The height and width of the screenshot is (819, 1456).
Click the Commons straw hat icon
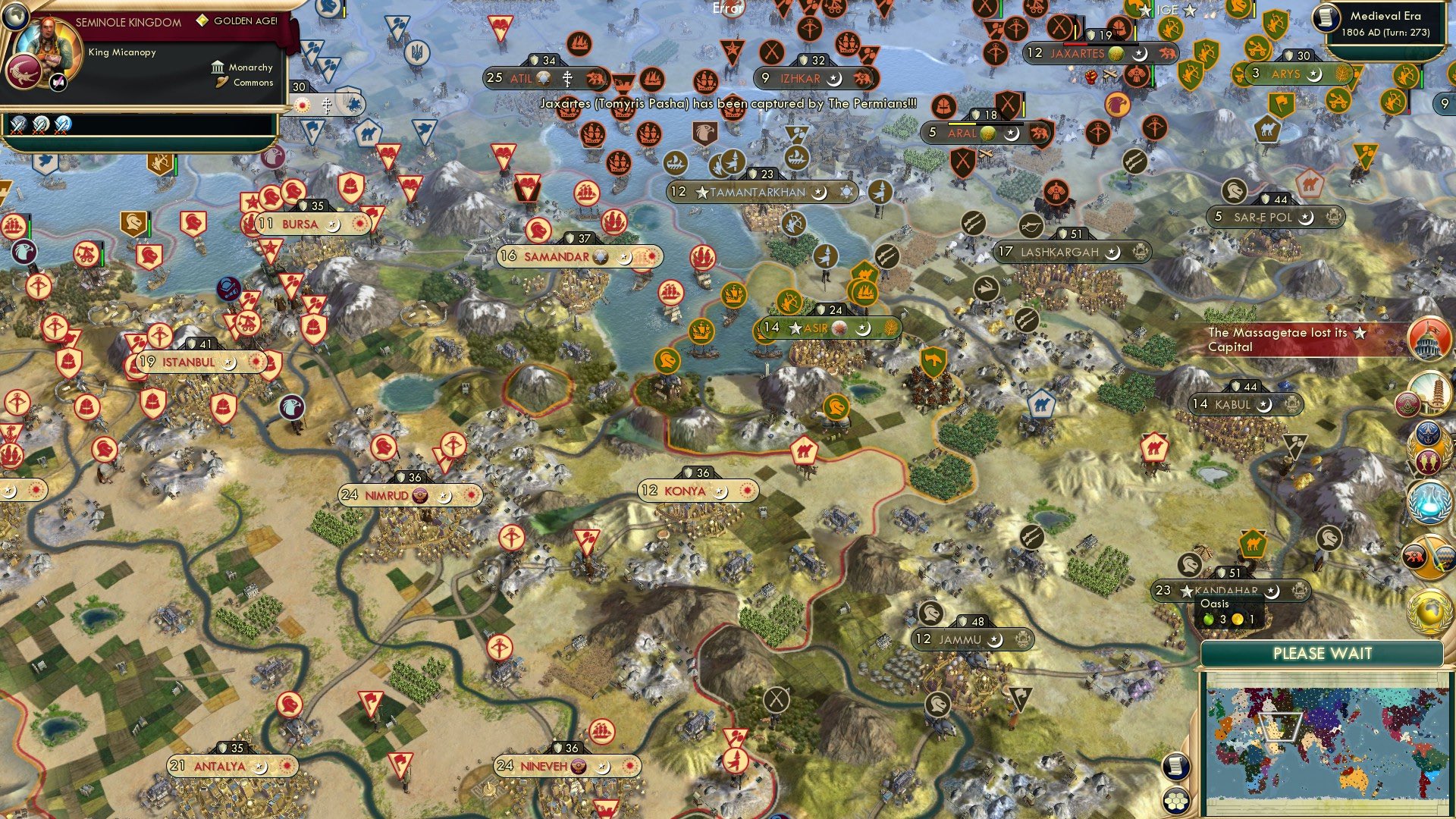click(221, 82)
